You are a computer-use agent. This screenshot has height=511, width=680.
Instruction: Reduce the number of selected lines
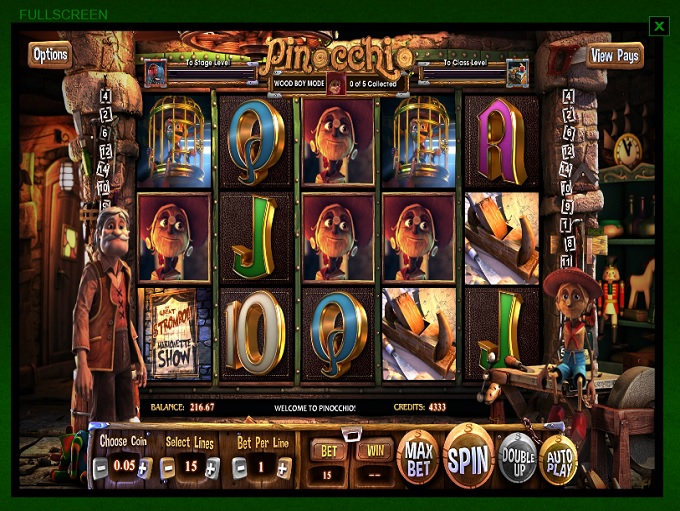pos(168,467)
